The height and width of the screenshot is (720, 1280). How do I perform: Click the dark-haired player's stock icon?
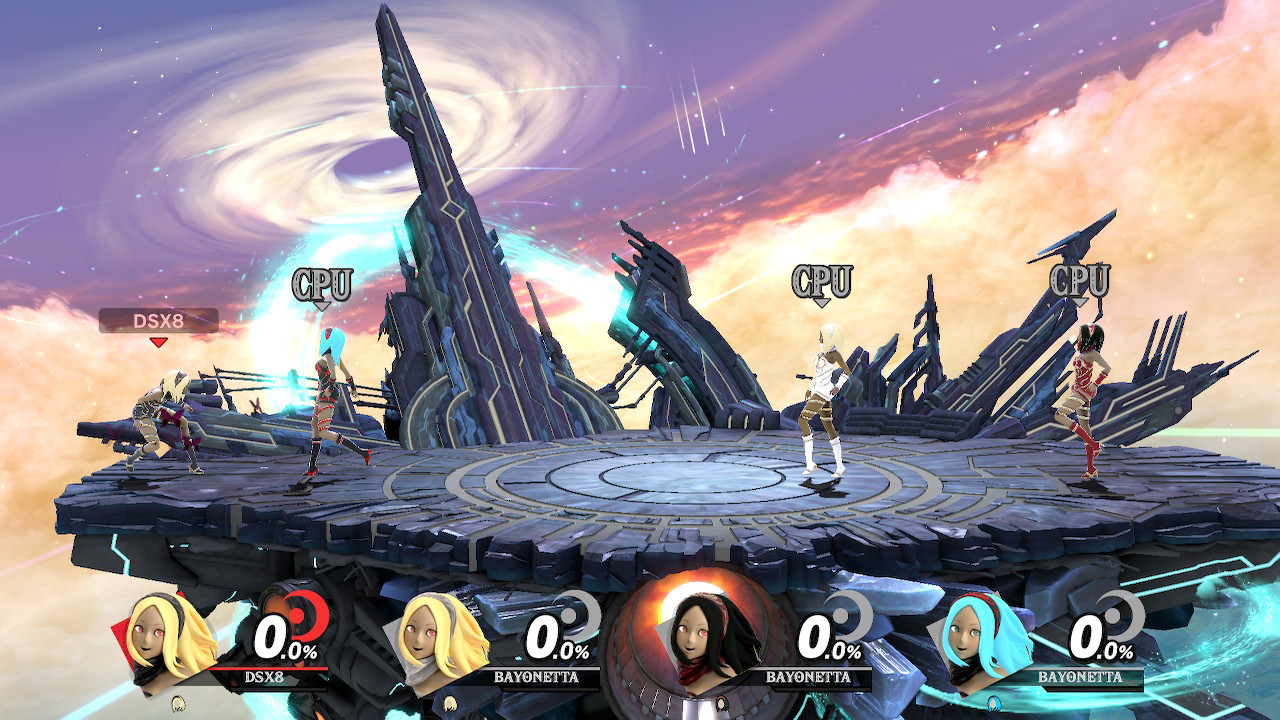721,702
